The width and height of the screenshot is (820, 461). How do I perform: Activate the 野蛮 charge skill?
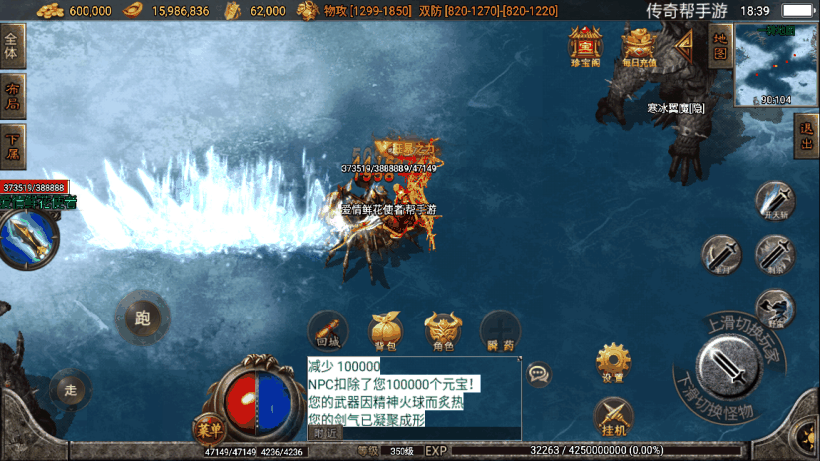point(774,306)
